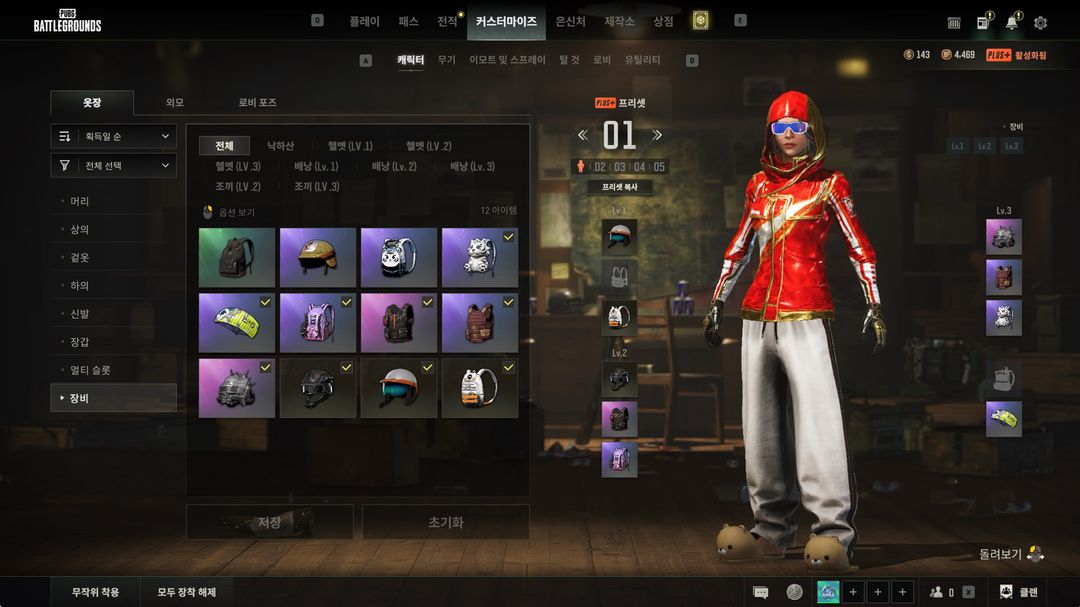Image resolution: width=1080 pixels, height=607 pixels.
Task: Open the 획득일 순 sort dropdown
Action: pos(114,136)
